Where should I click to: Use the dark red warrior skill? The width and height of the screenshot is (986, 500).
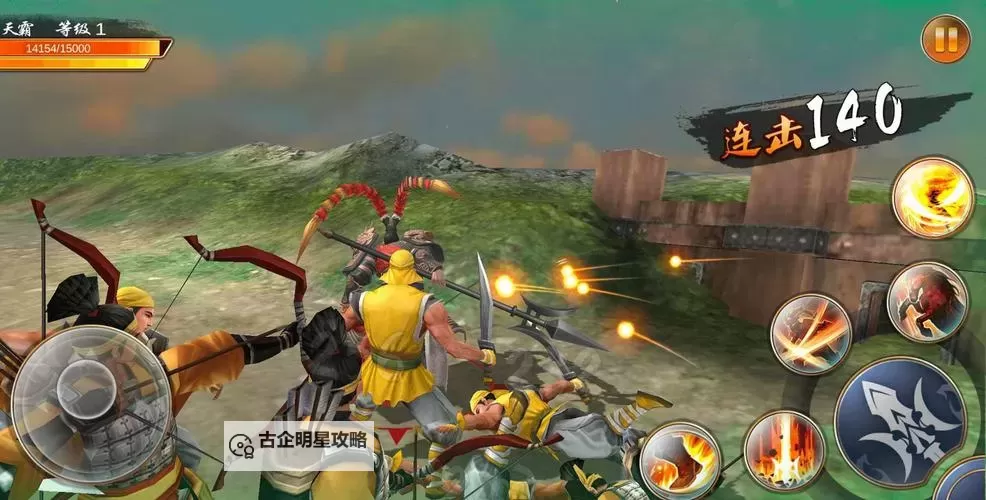(x=927, y=301)
